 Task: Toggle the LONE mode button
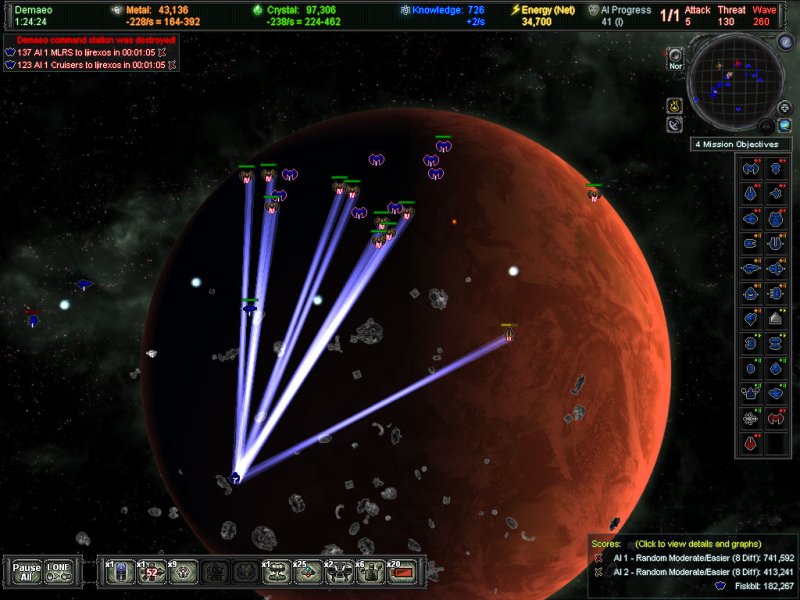59,571
